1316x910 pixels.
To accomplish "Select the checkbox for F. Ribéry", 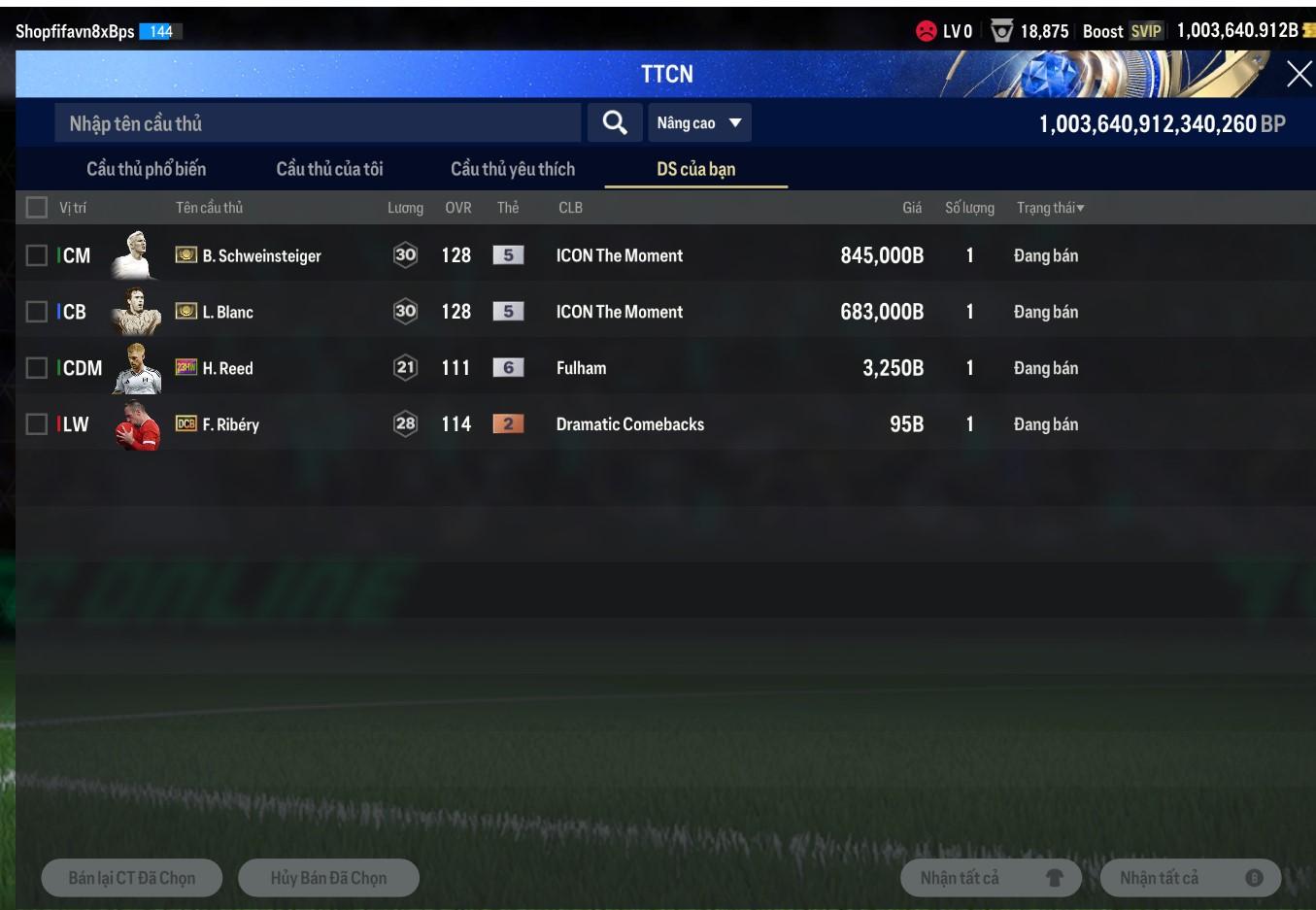I will (37, 424).
